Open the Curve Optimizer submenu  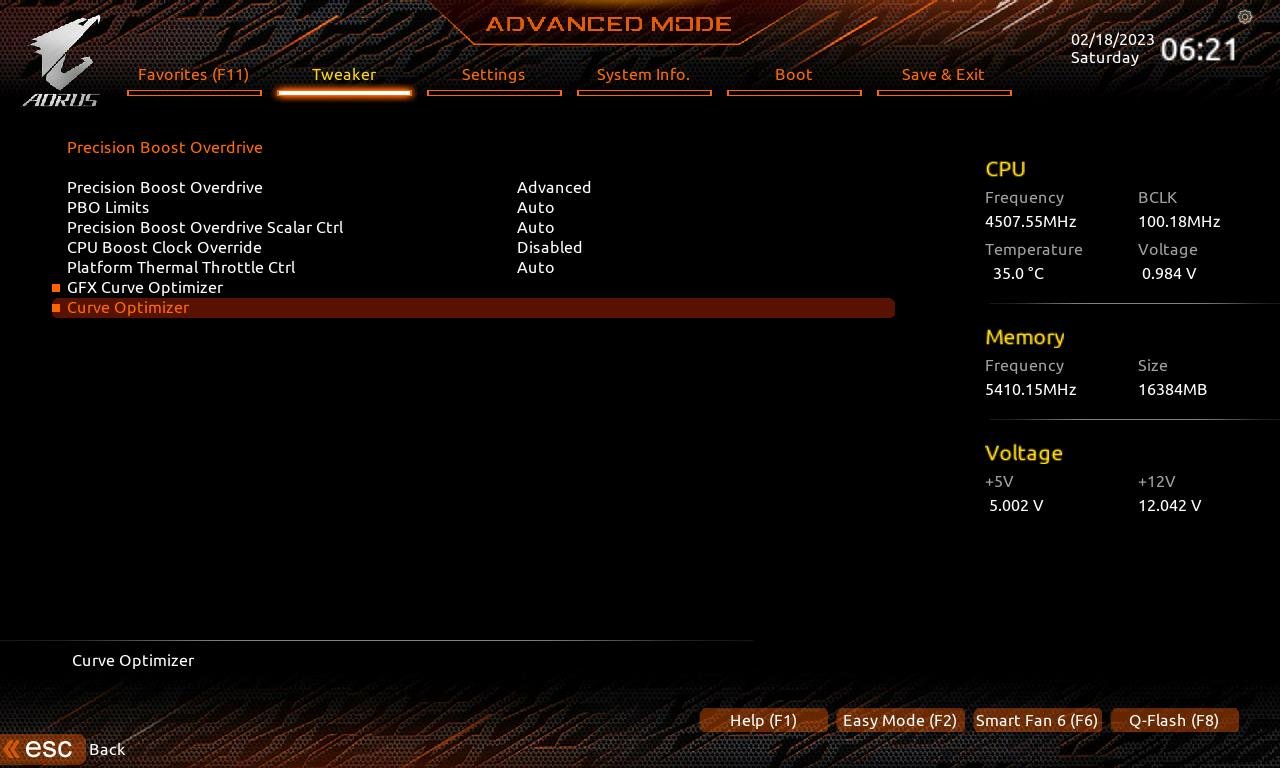coord(128,308)
